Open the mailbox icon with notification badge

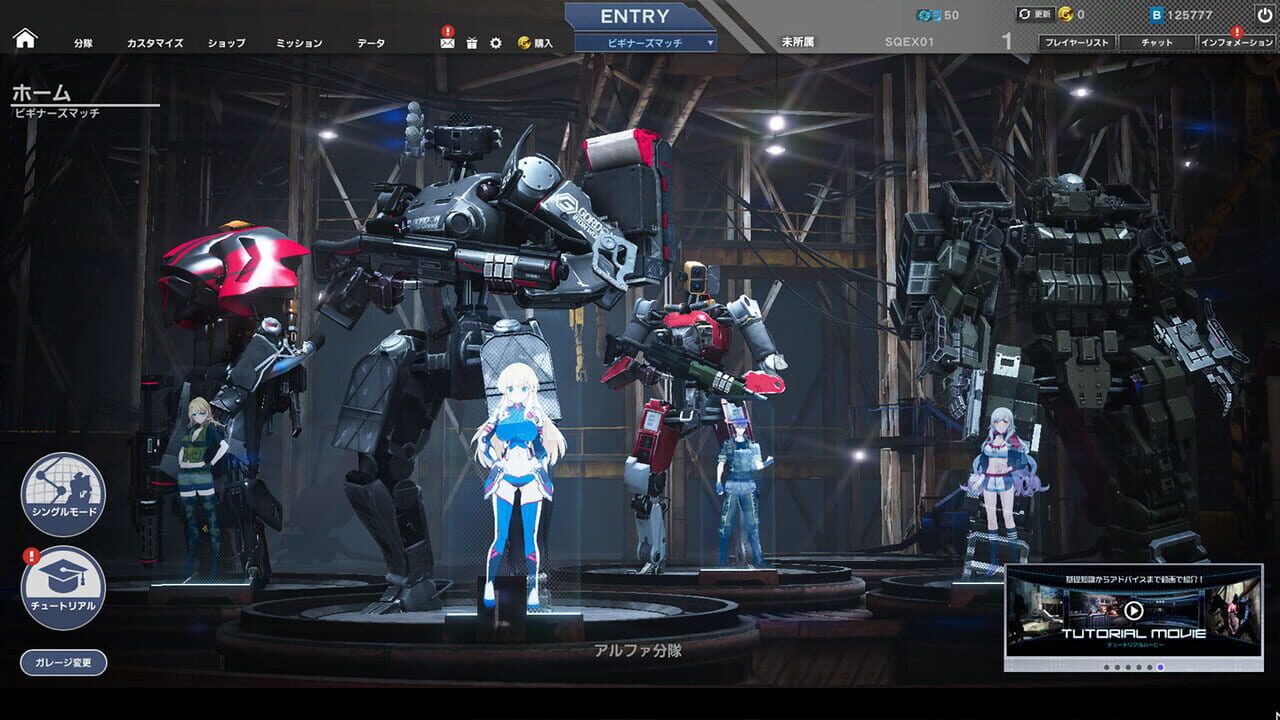(447, 42)
